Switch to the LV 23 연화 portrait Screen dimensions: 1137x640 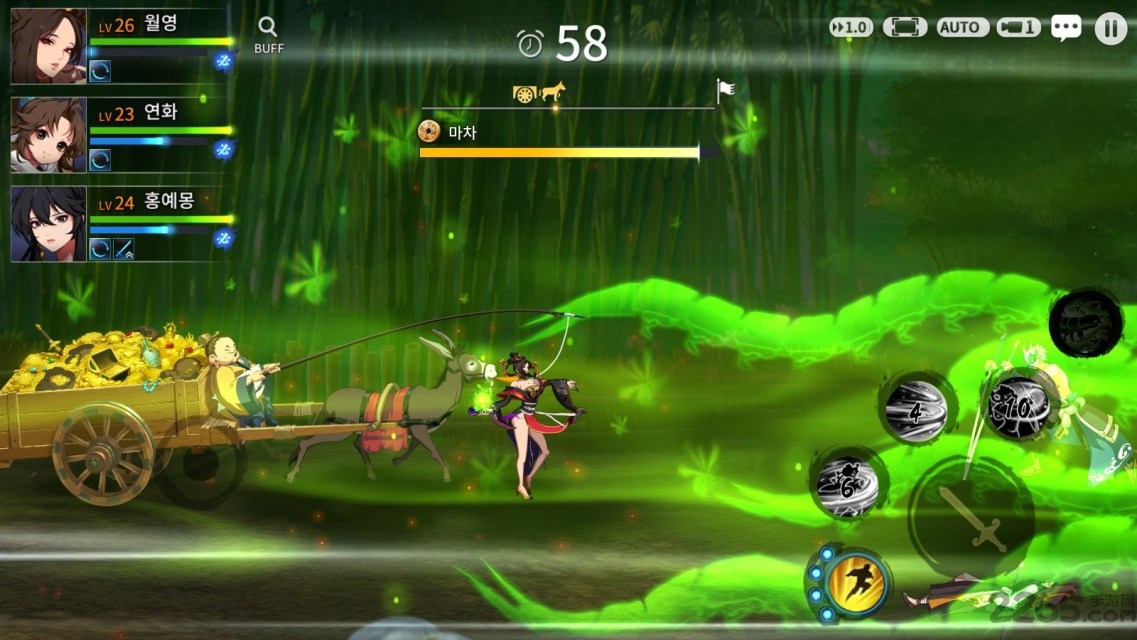pos(48,135)
